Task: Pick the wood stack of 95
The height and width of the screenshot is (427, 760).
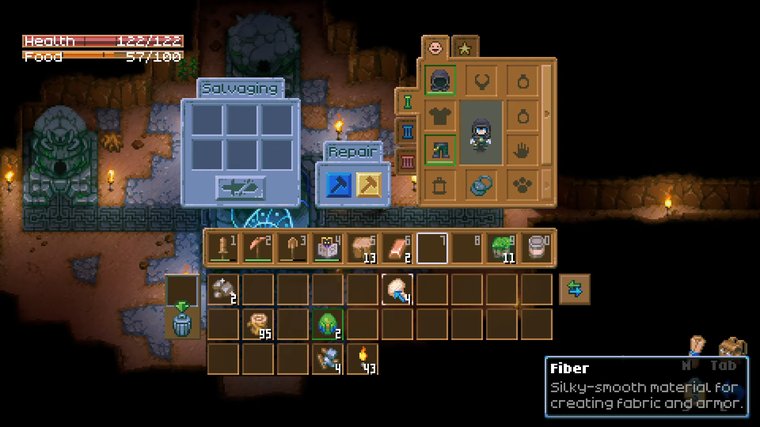Action: [x=259, y=325]
